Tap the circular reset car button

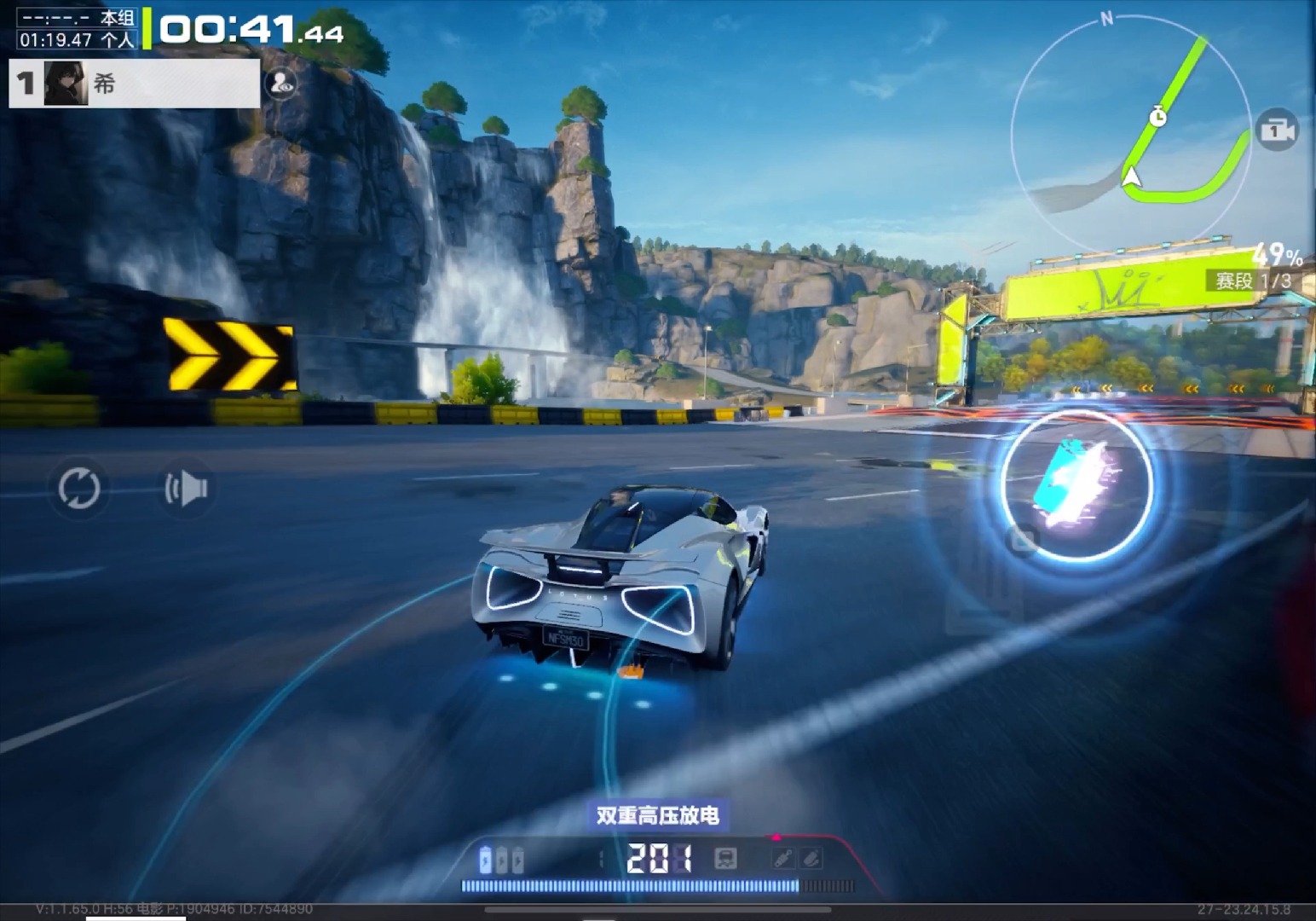pyautogui.click(x=79, y=489)
